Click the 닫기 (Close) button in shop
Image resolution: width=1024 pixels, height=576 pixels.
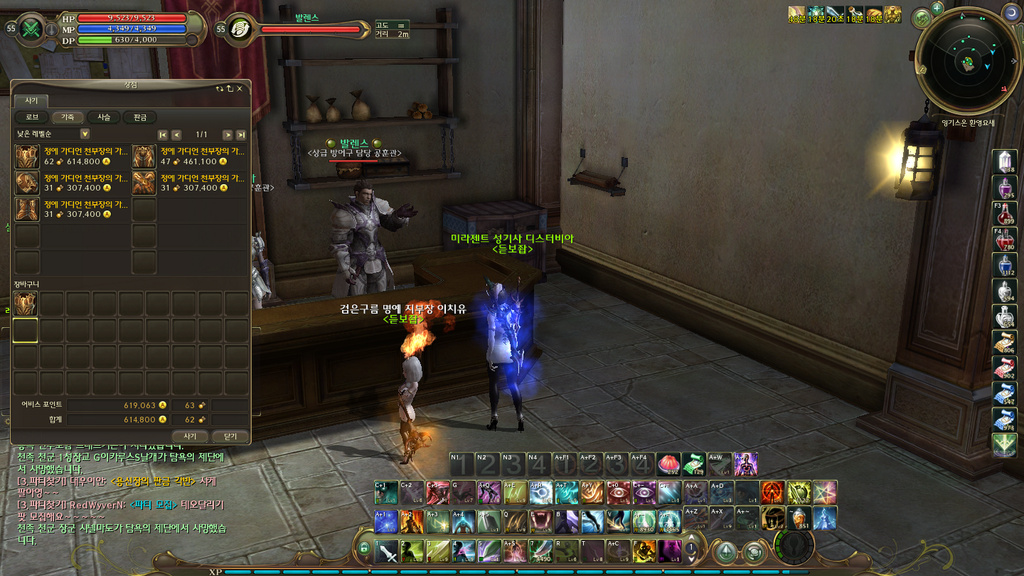230,436
